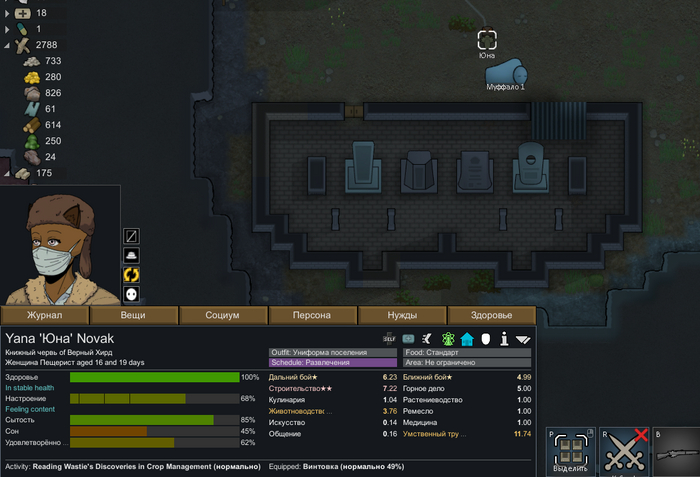
Task: Open the Food restriction selector
Action: (x=467, y=352)
